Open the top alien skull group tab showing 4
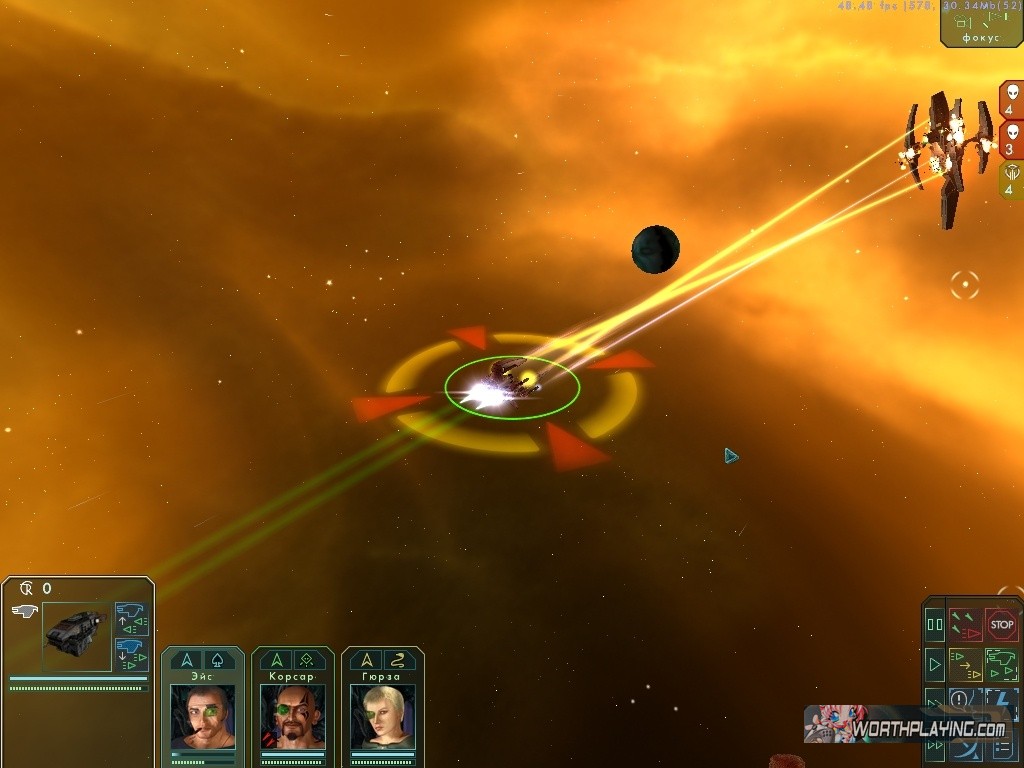Screen dimensions: 1024x768 coord(1010,100)
